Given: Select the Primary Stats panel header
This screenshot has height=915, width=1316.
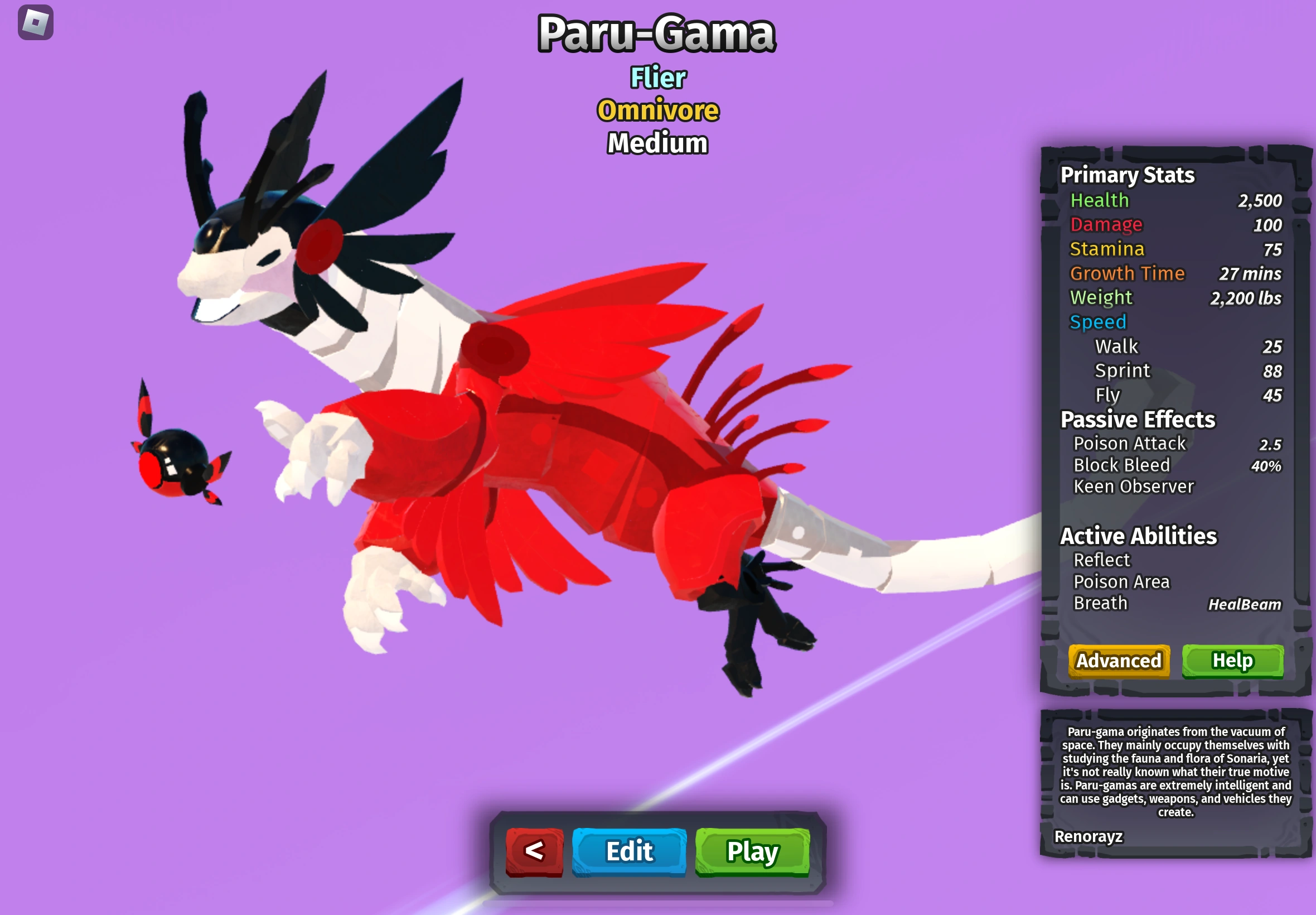Looking at the screenshot, I should coord(1127,175).
